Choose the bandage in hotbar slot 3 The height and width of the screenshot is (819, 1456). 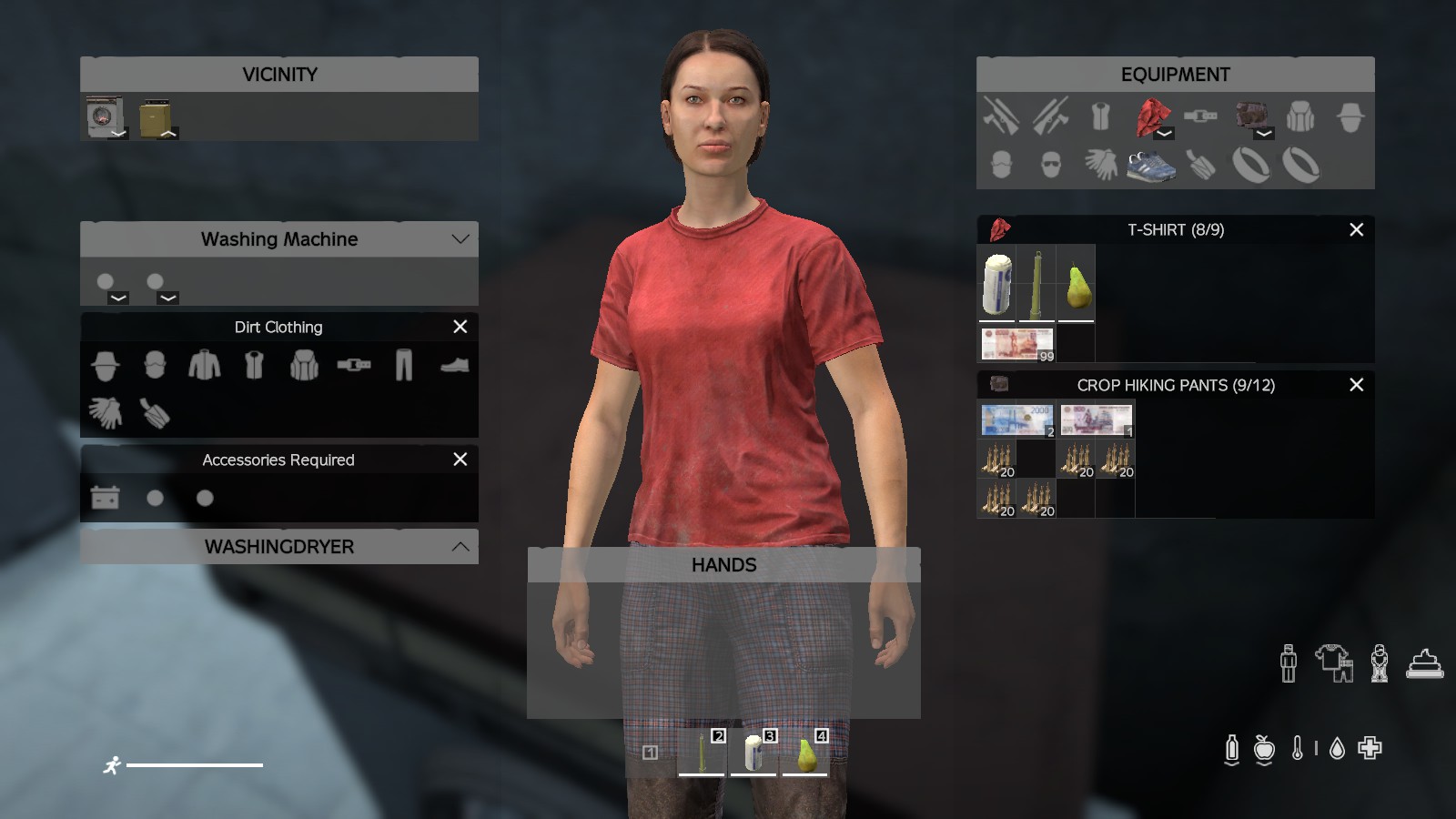[x=753, y=754]
